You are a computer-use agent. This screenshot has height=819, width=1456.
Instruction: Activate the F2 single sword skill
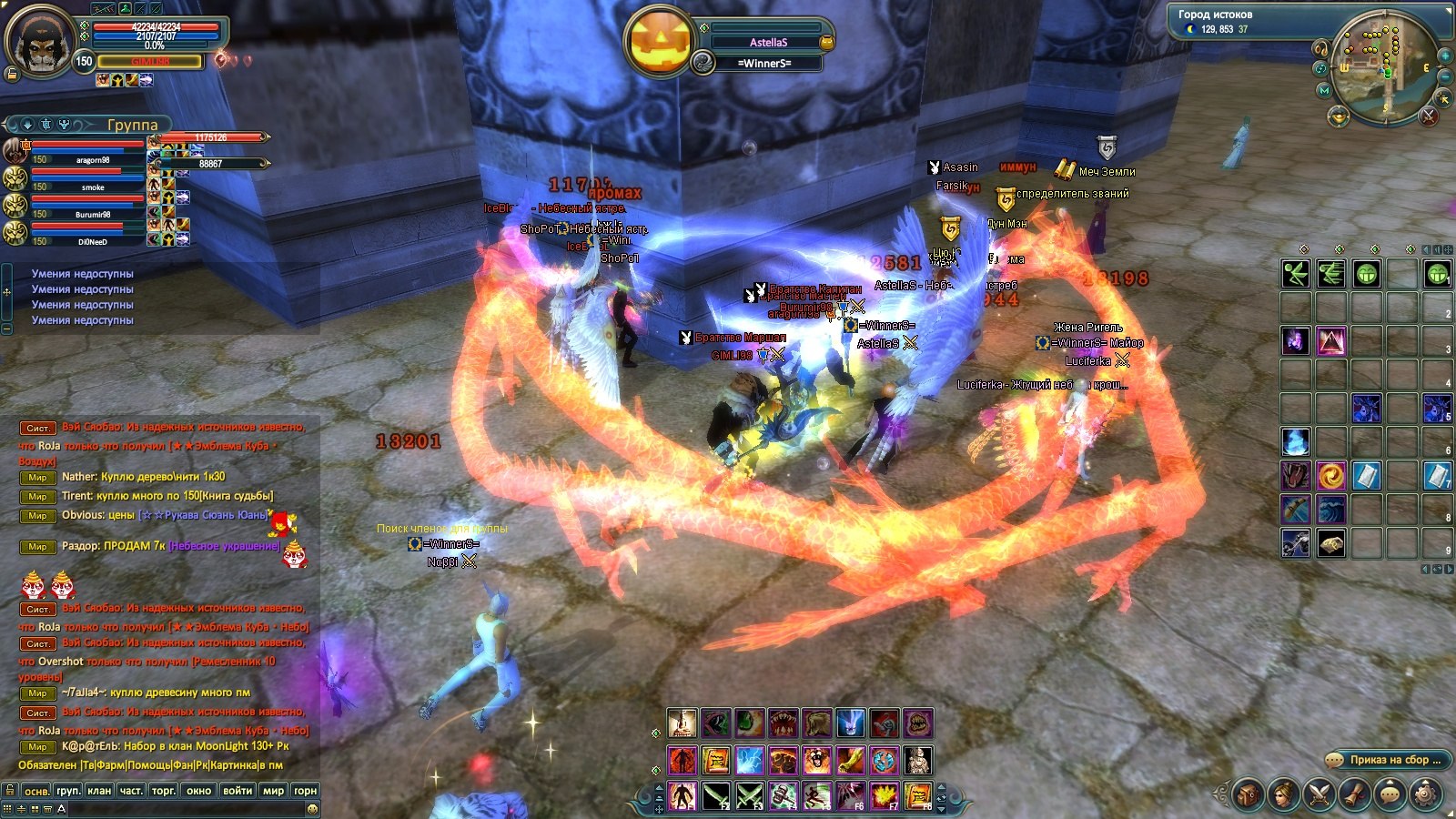[716, 795]
